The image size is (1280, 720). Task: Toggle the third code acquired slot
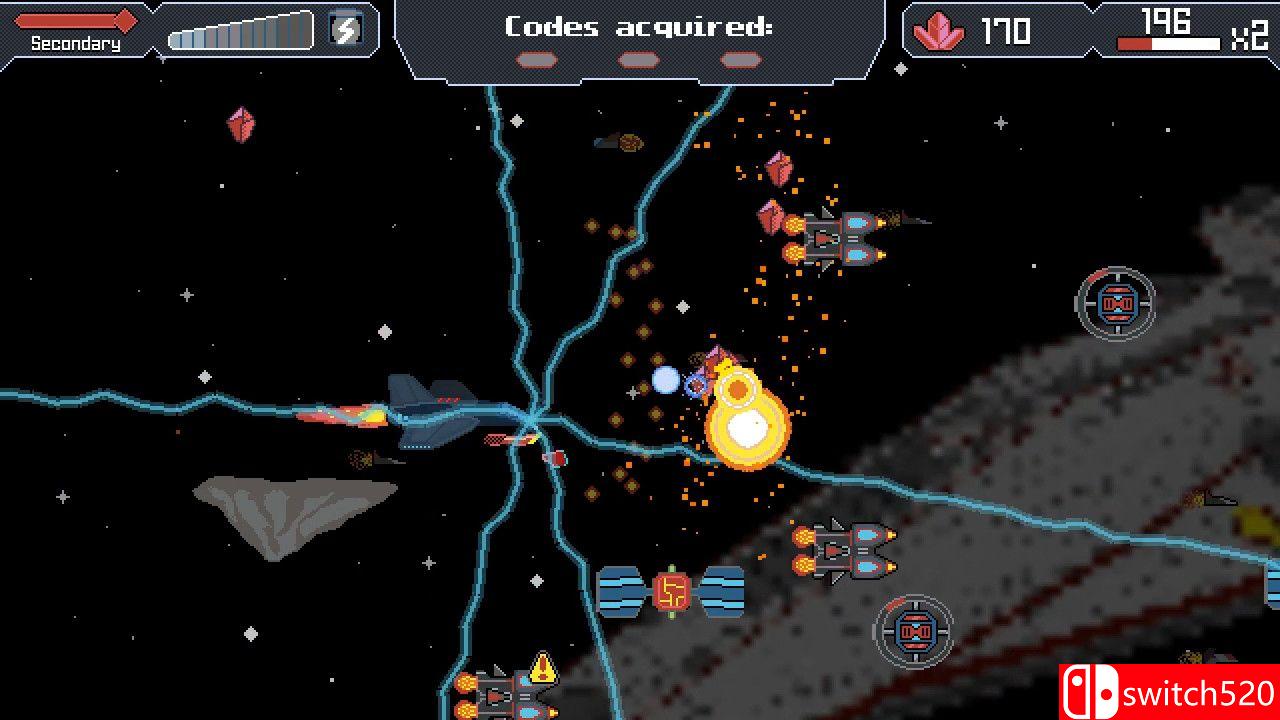(742, 60)
